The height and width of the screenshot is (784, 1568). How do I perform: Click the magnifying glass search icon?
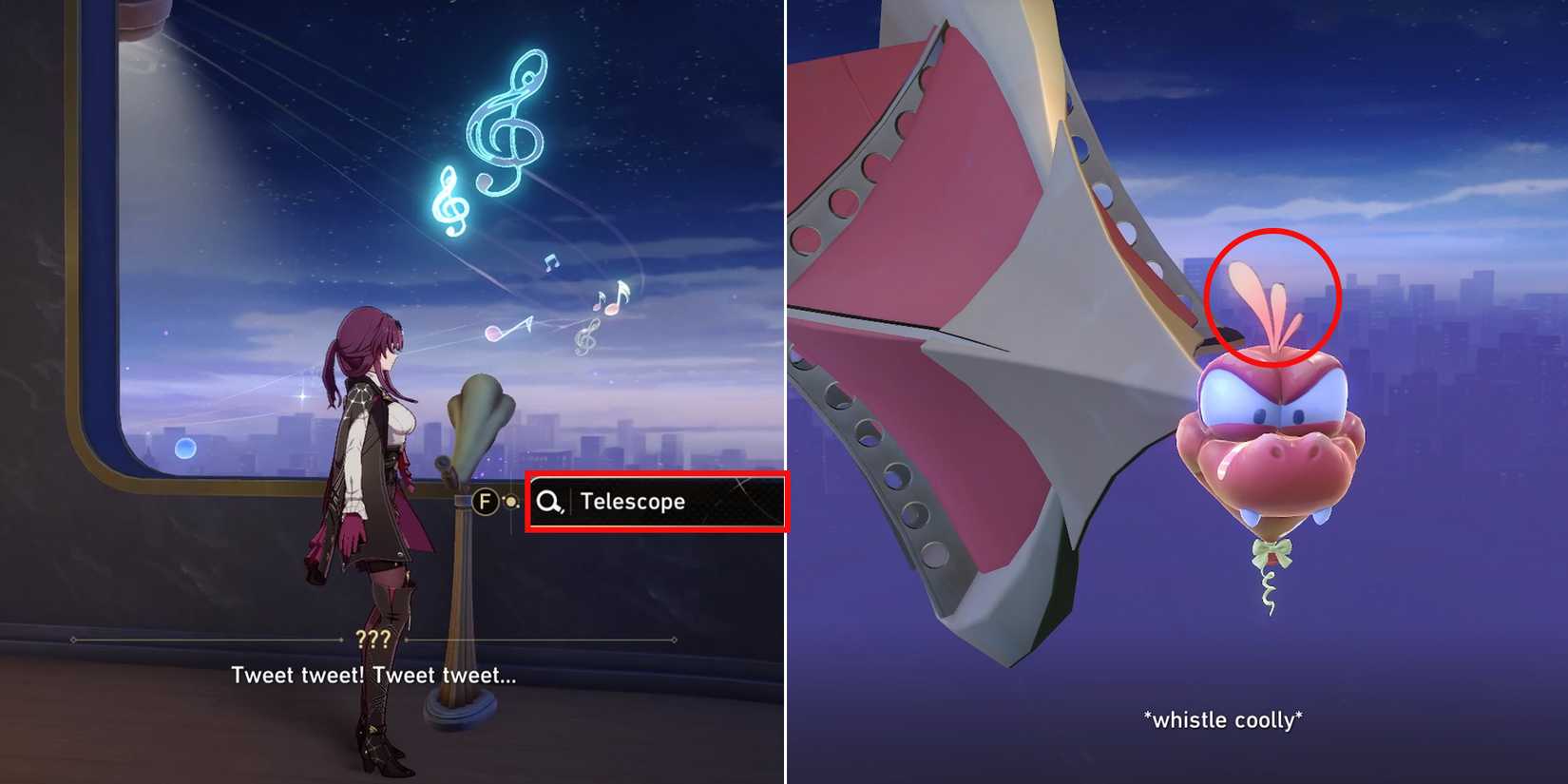click(x=549, y=502)
